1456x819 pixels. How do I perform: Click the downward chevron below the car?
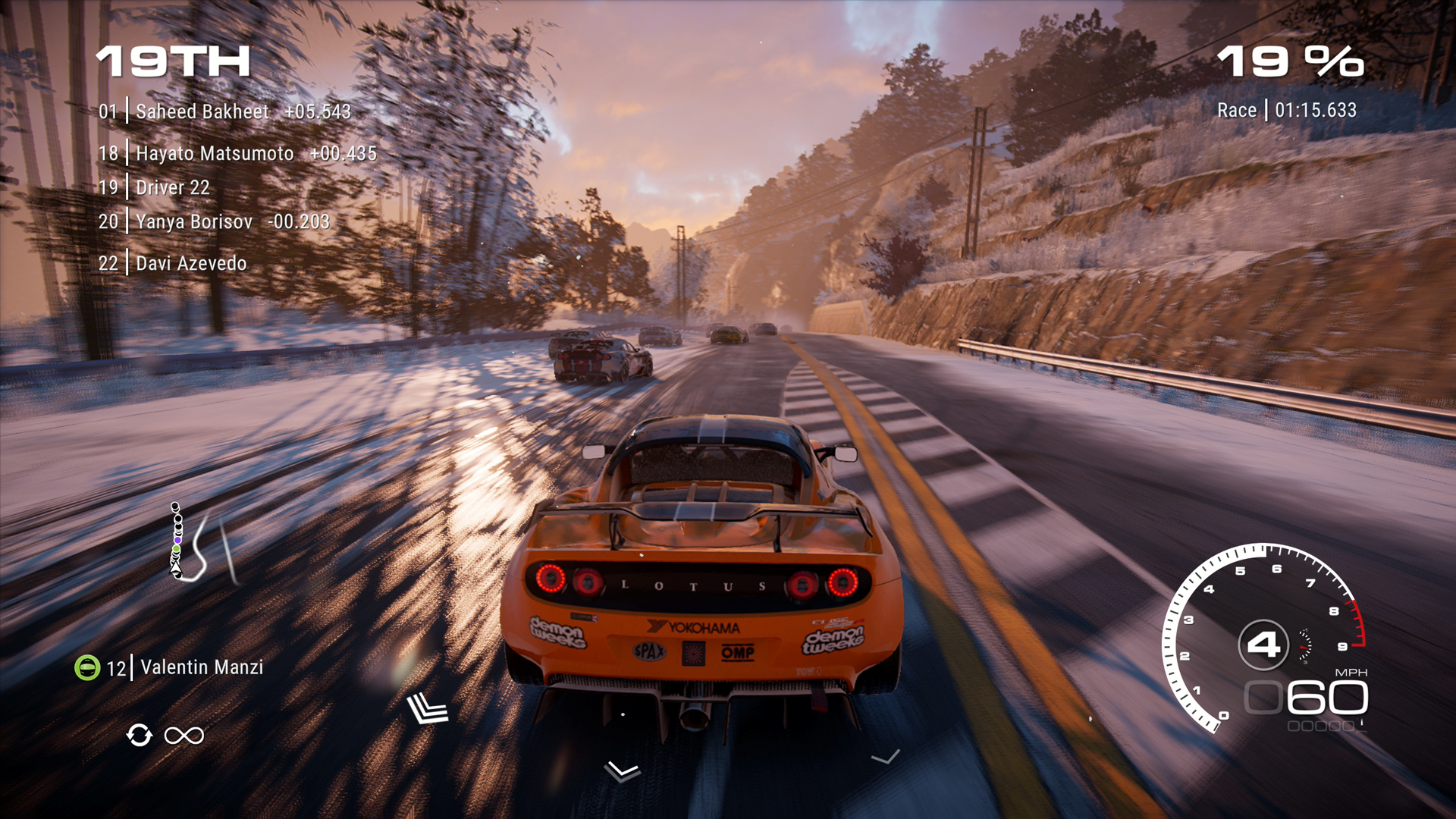pos(620,771)
